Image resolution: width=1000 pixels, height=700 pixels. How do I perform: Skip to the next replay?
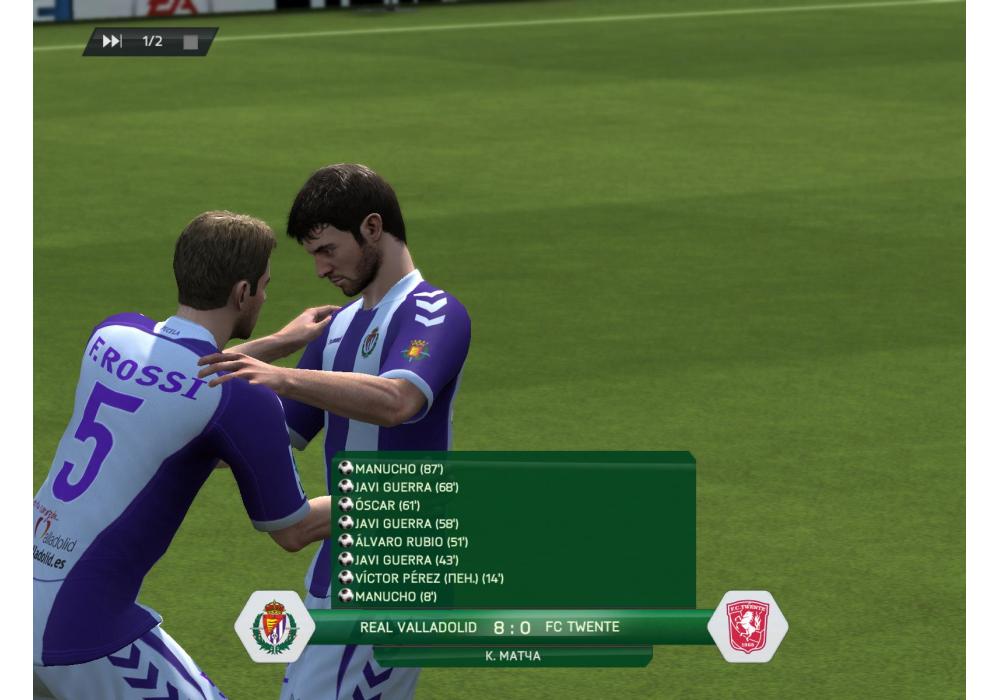[x=112, y=41]
